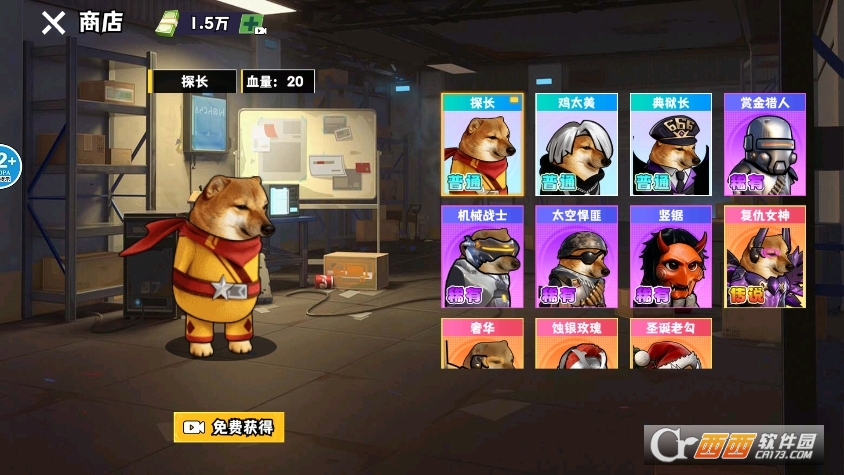This screenshot has height=475, width=844.
Task: Choose the 机械战士 mech warrior skin
Action: click(483, 257)
